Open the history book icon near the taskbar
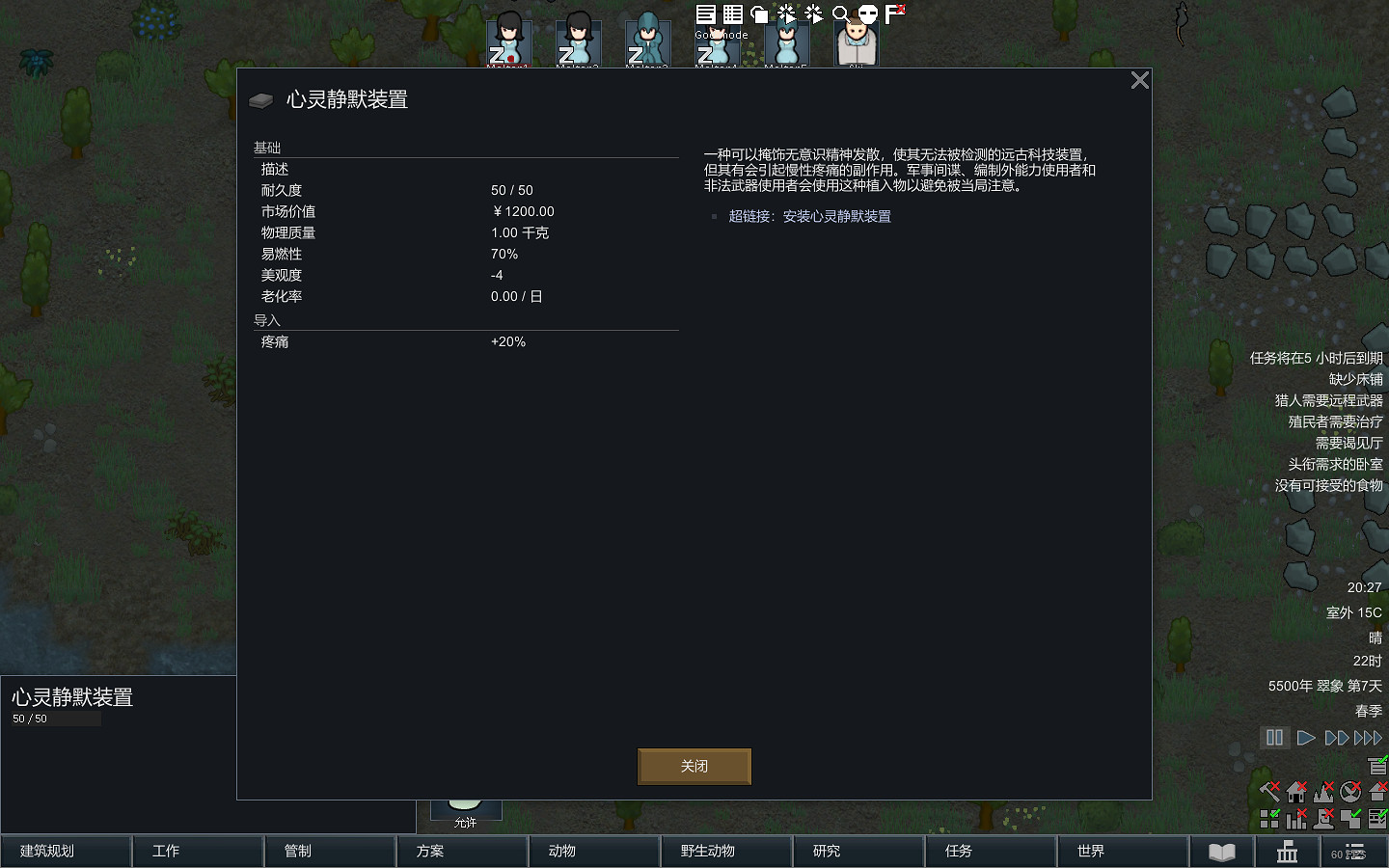This screenshot has width=1389, height=868. click(1222, 853)
